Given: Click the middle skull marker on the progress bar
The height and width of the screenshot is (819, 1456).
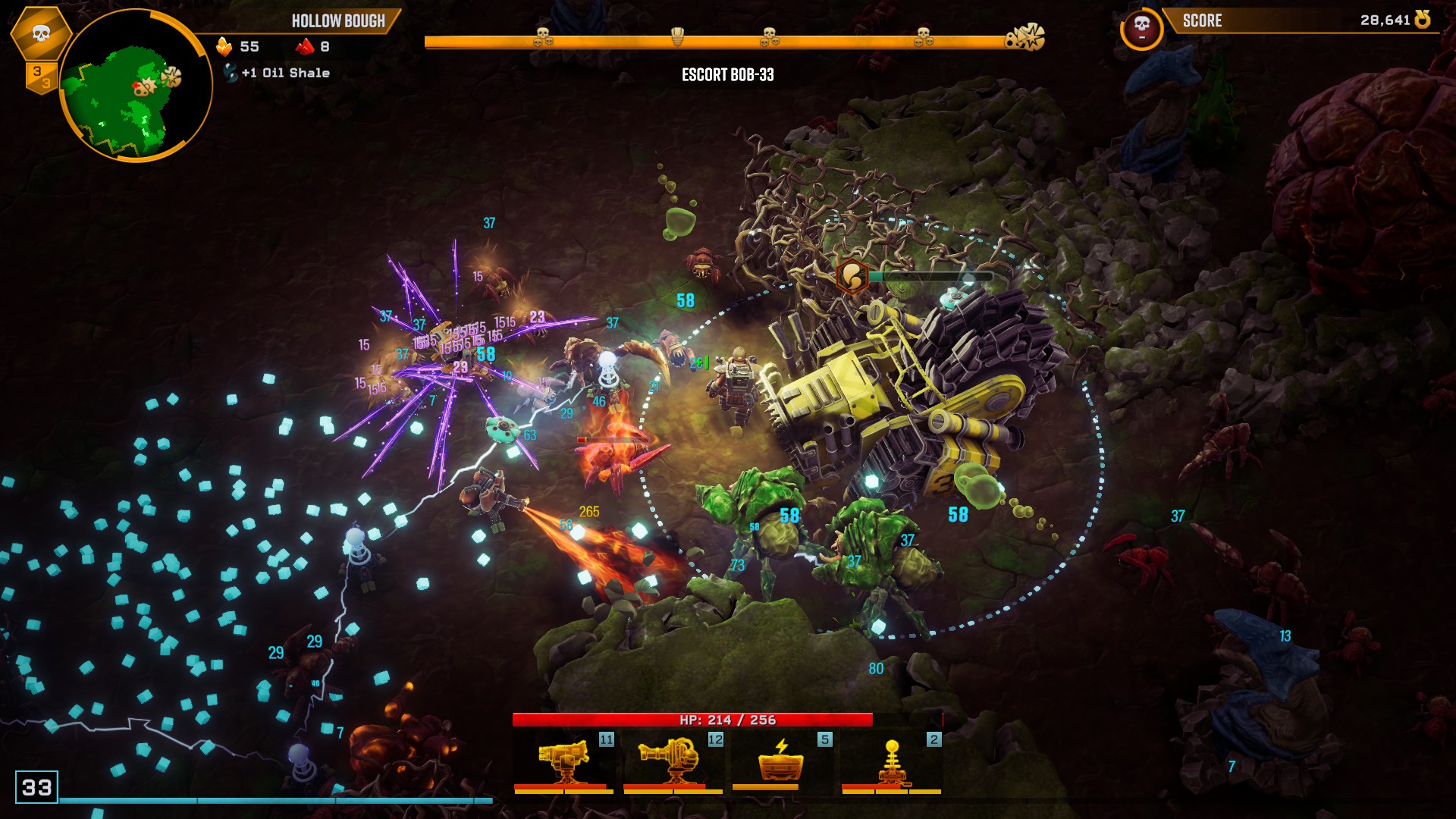Looking at the screenshot, I should (x=768, y=33).
